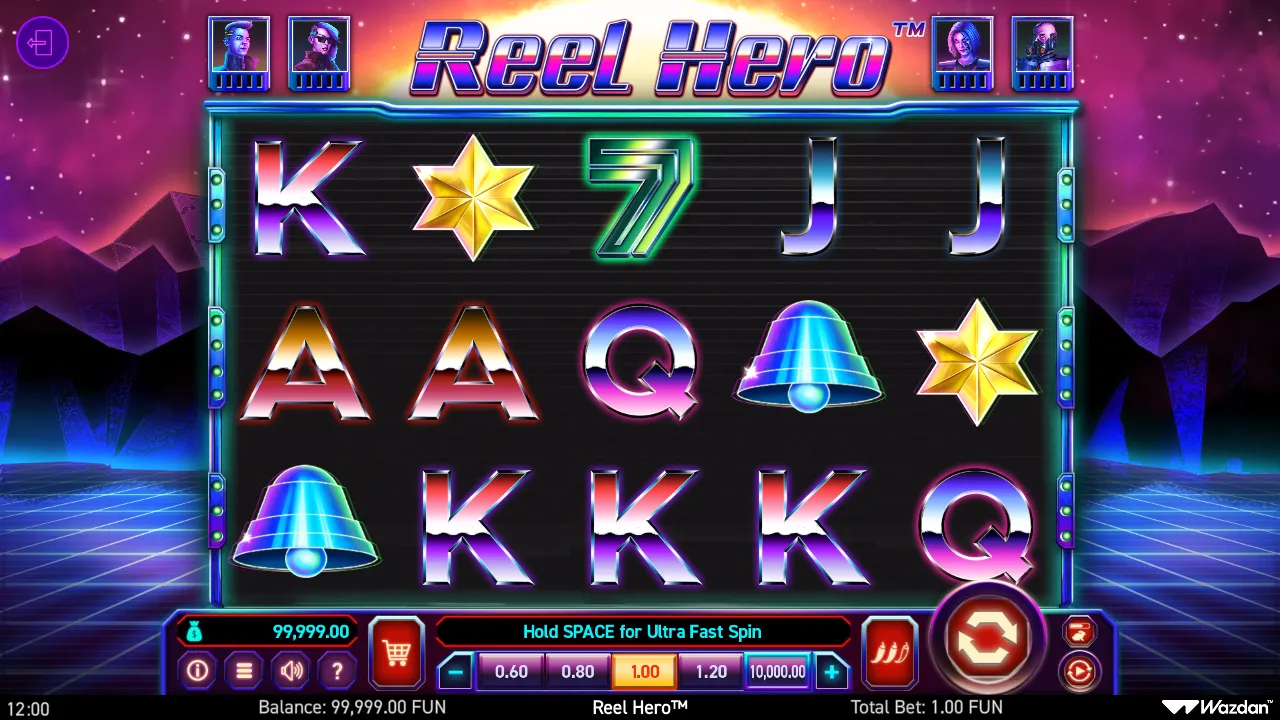Decrease the bet with minus button
The image size is (1280, 720).
456,671
